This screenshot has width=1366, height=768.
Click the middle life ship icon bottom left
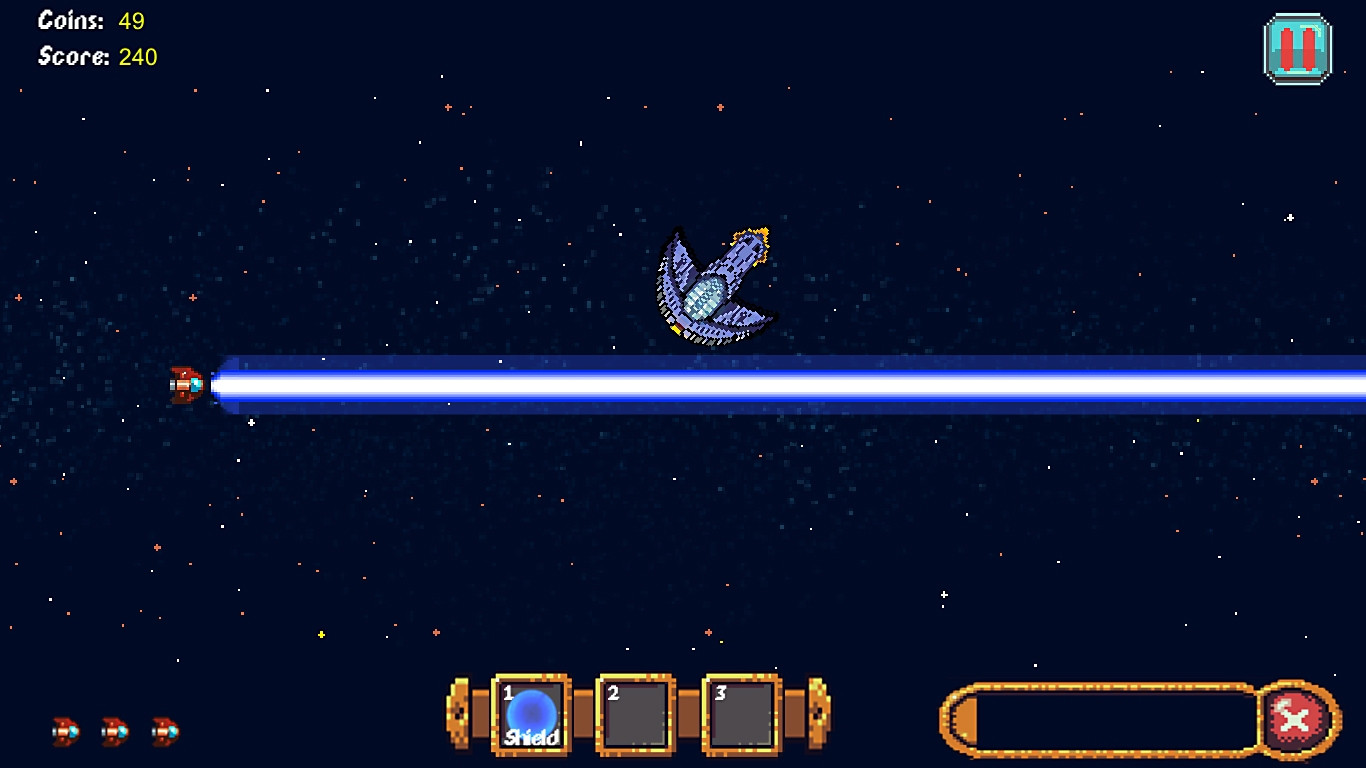(113, 731)
